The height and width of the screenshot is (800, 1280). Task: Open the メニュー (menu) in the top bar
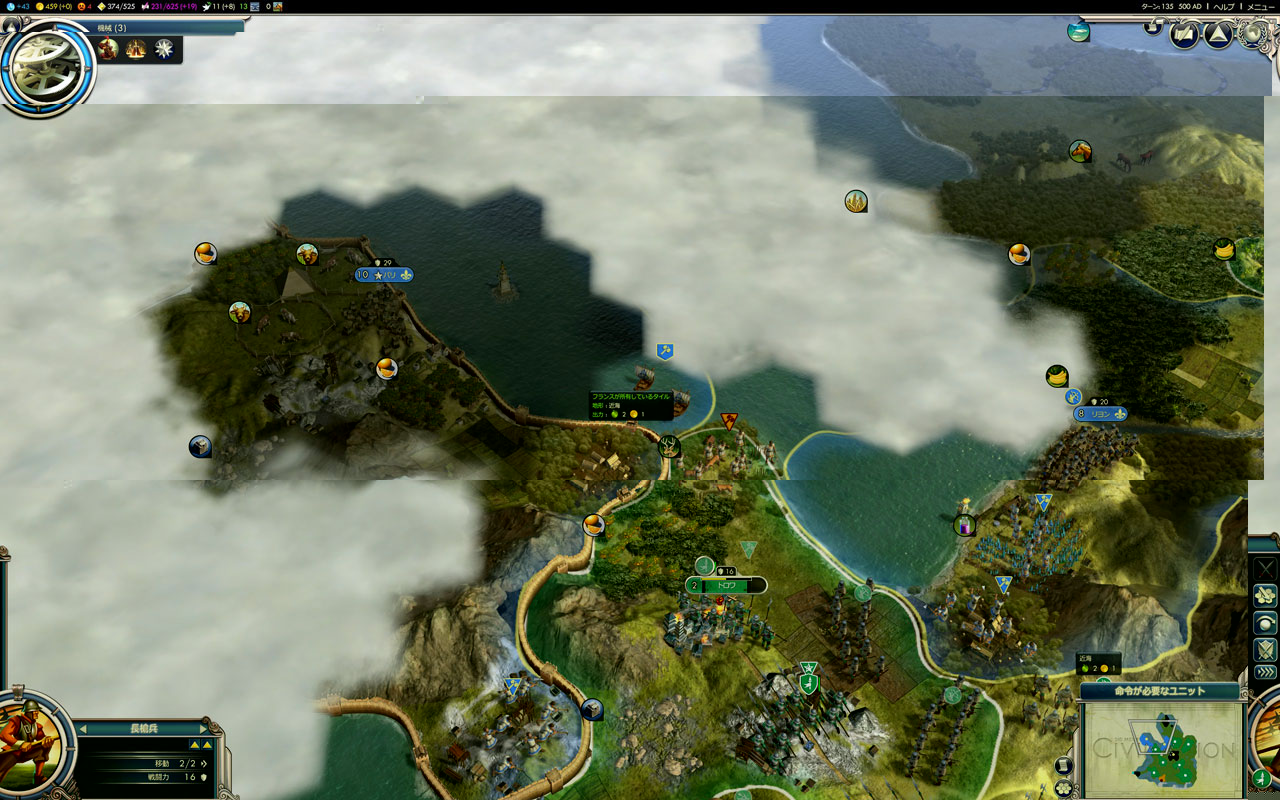1260,6
